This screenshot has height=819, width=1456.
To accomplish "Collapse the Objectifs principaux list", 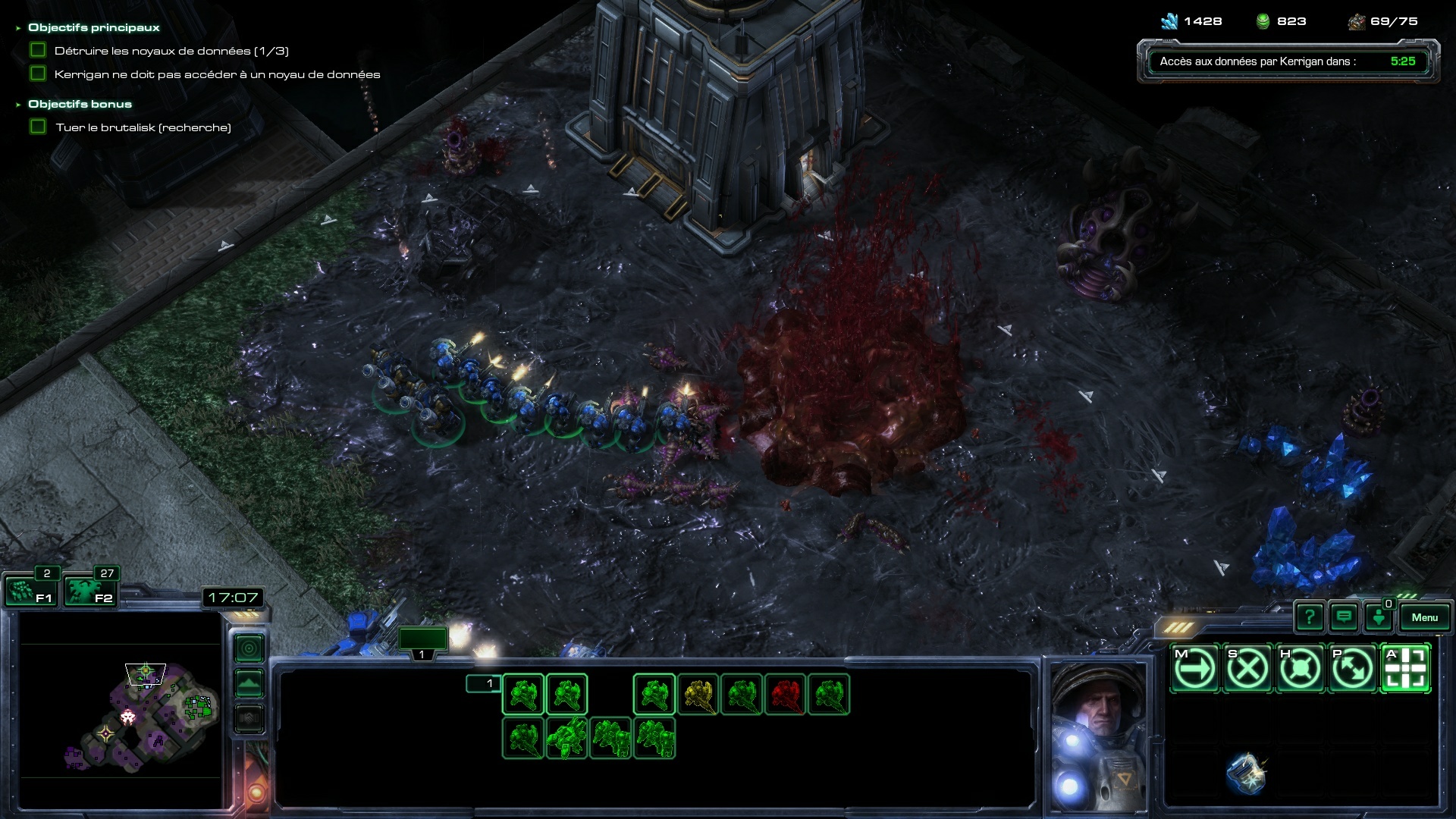I will point(18,28).
